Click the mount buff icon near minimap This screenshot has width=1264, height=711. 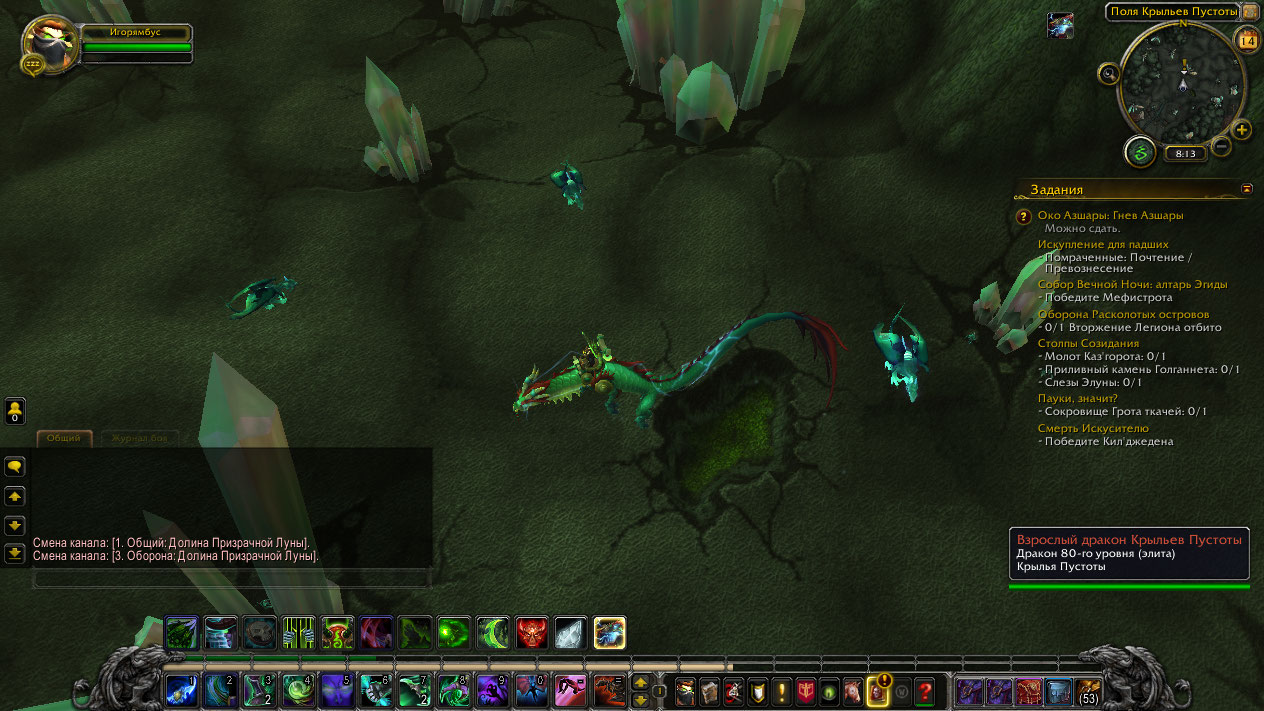pos(1060,26)
